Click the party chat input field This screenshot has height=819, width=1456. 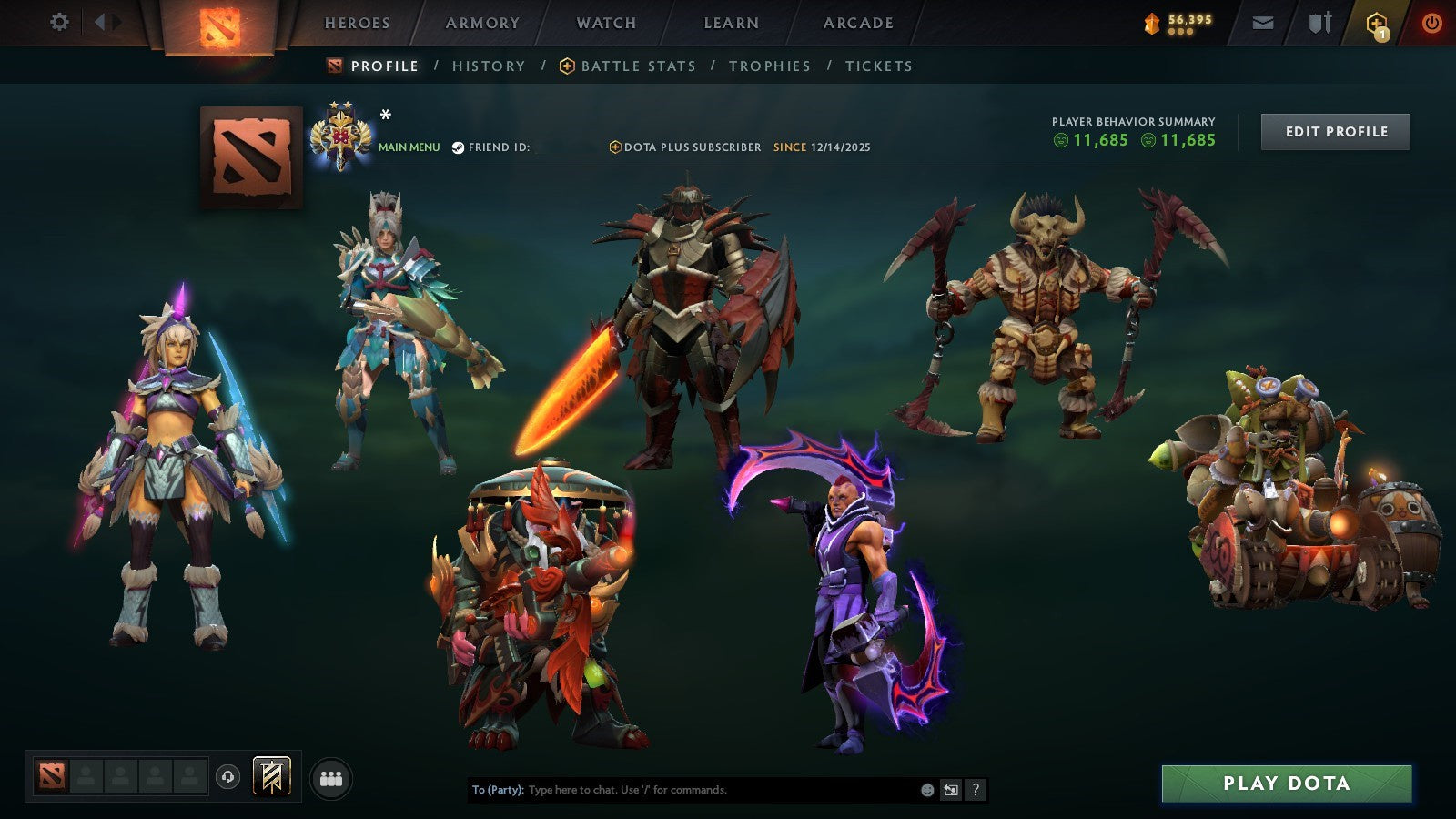coord(682,790)
